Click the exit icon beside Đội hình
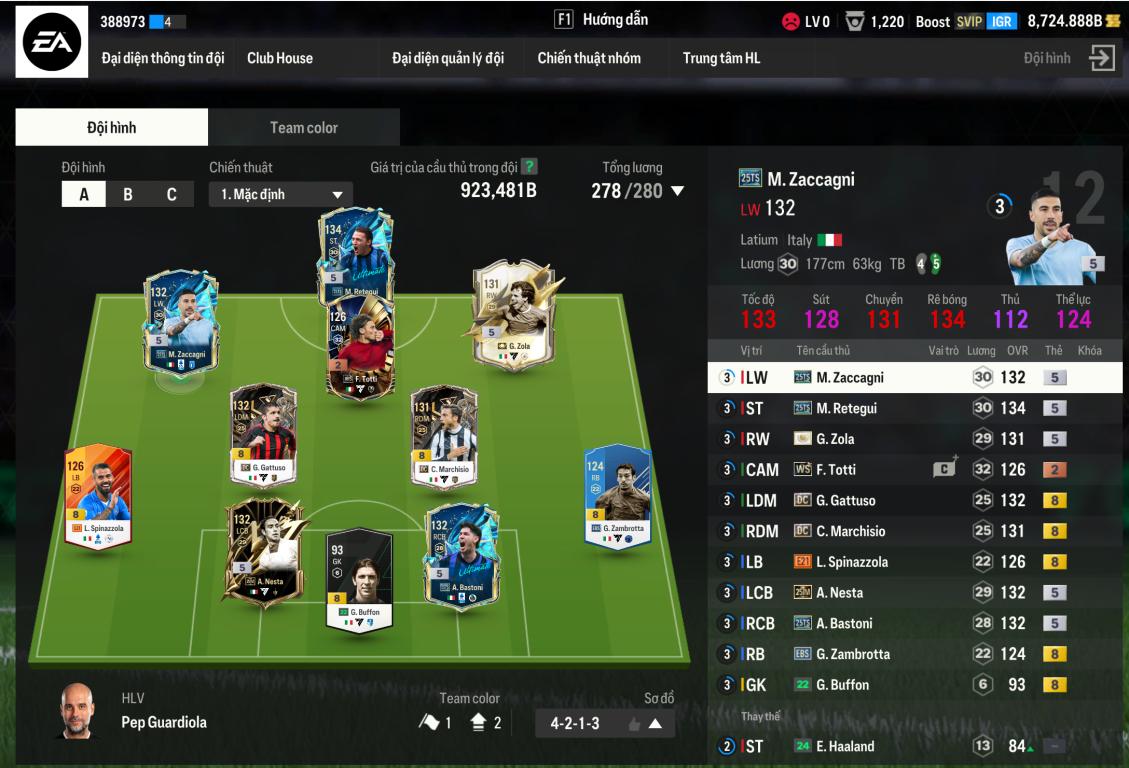The height and width of the screenshot is (768, 1129). (1102, 58)
